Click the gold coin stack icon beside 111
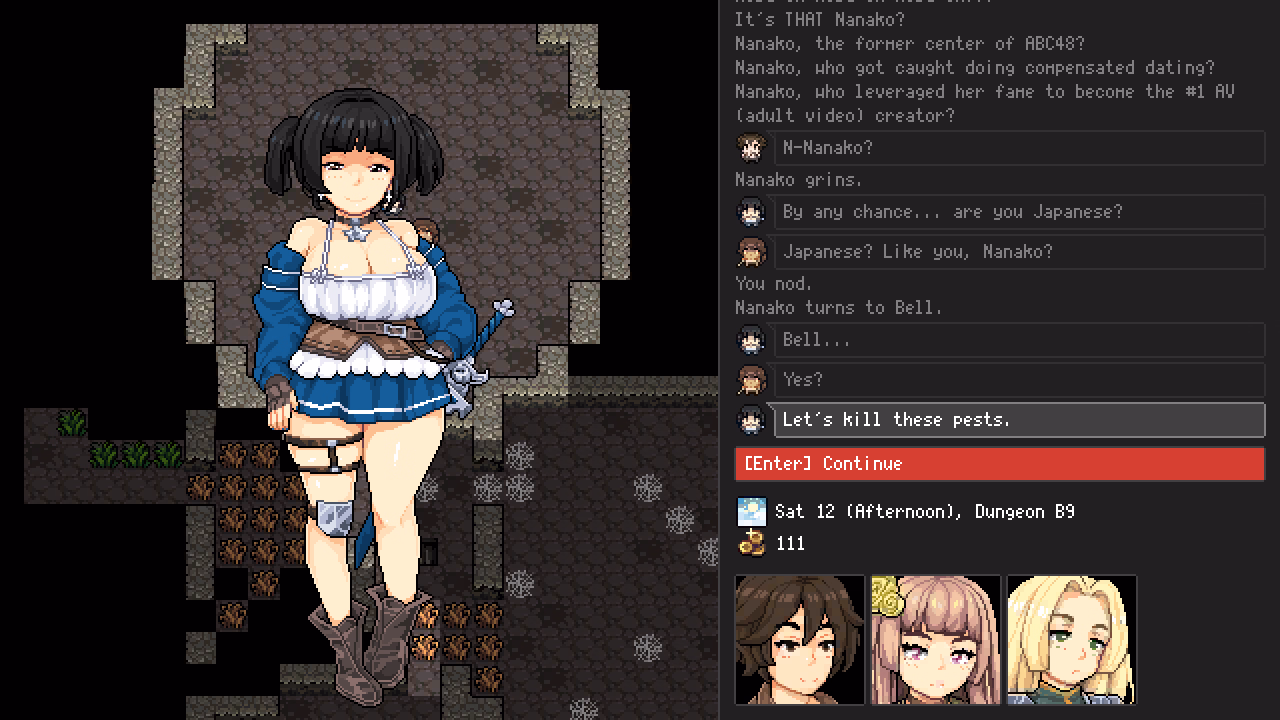This screenshot has width=1280, height=720. 752,543
